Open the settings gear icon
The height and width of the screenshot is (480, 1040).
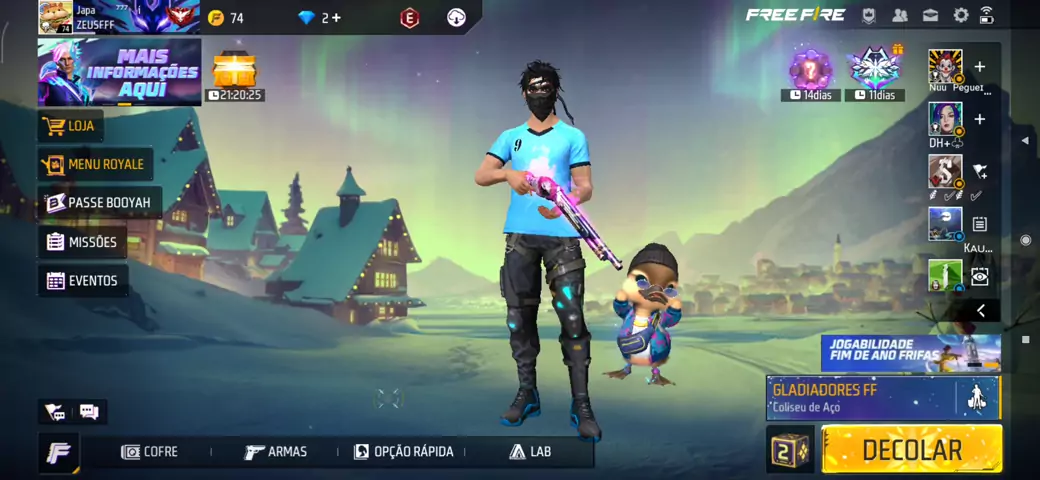click(961, 15)
